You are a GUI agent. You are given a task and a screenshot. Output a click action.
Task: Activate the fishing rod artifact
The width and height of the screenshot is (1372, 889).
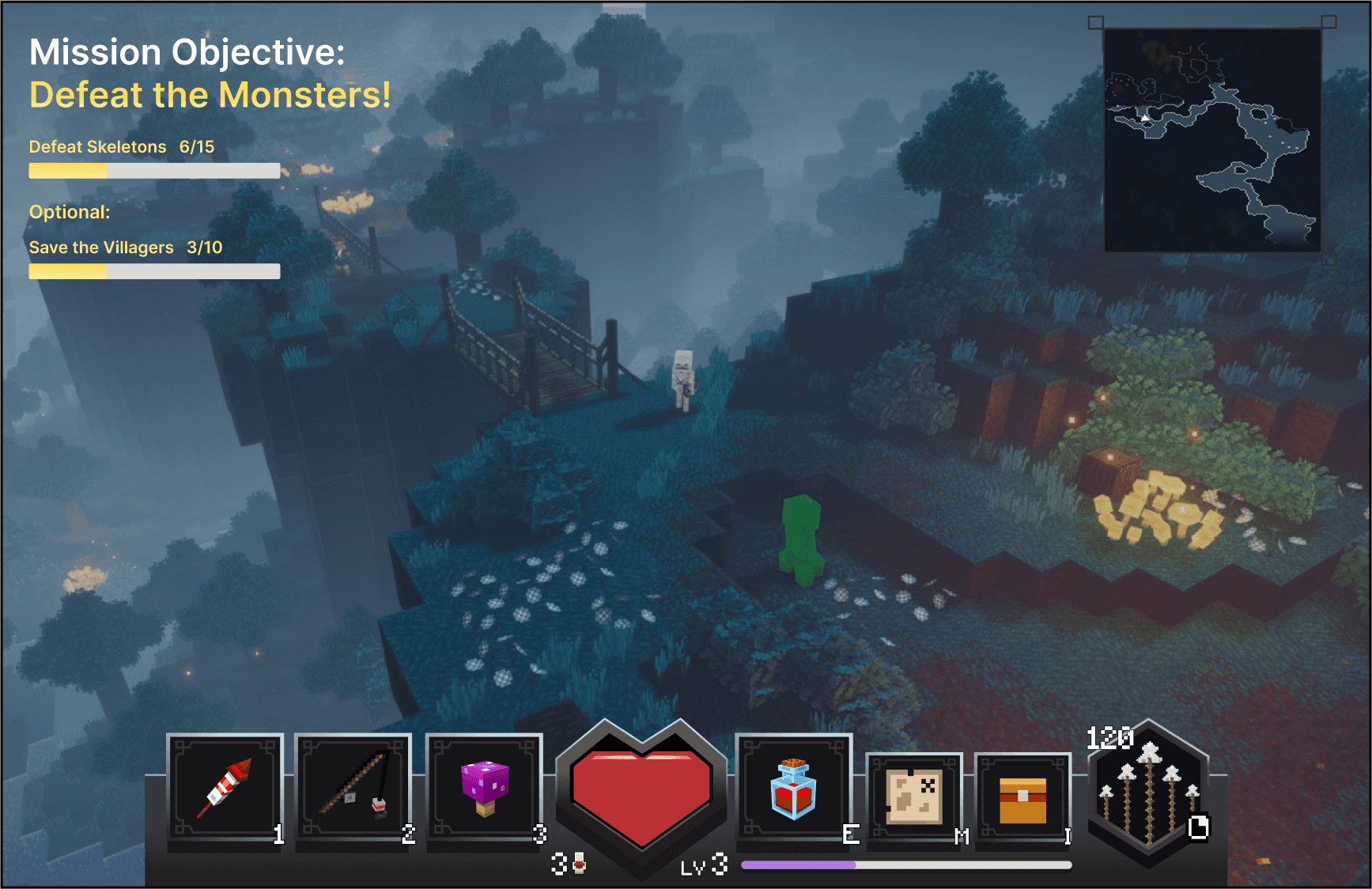click(353, 789)
